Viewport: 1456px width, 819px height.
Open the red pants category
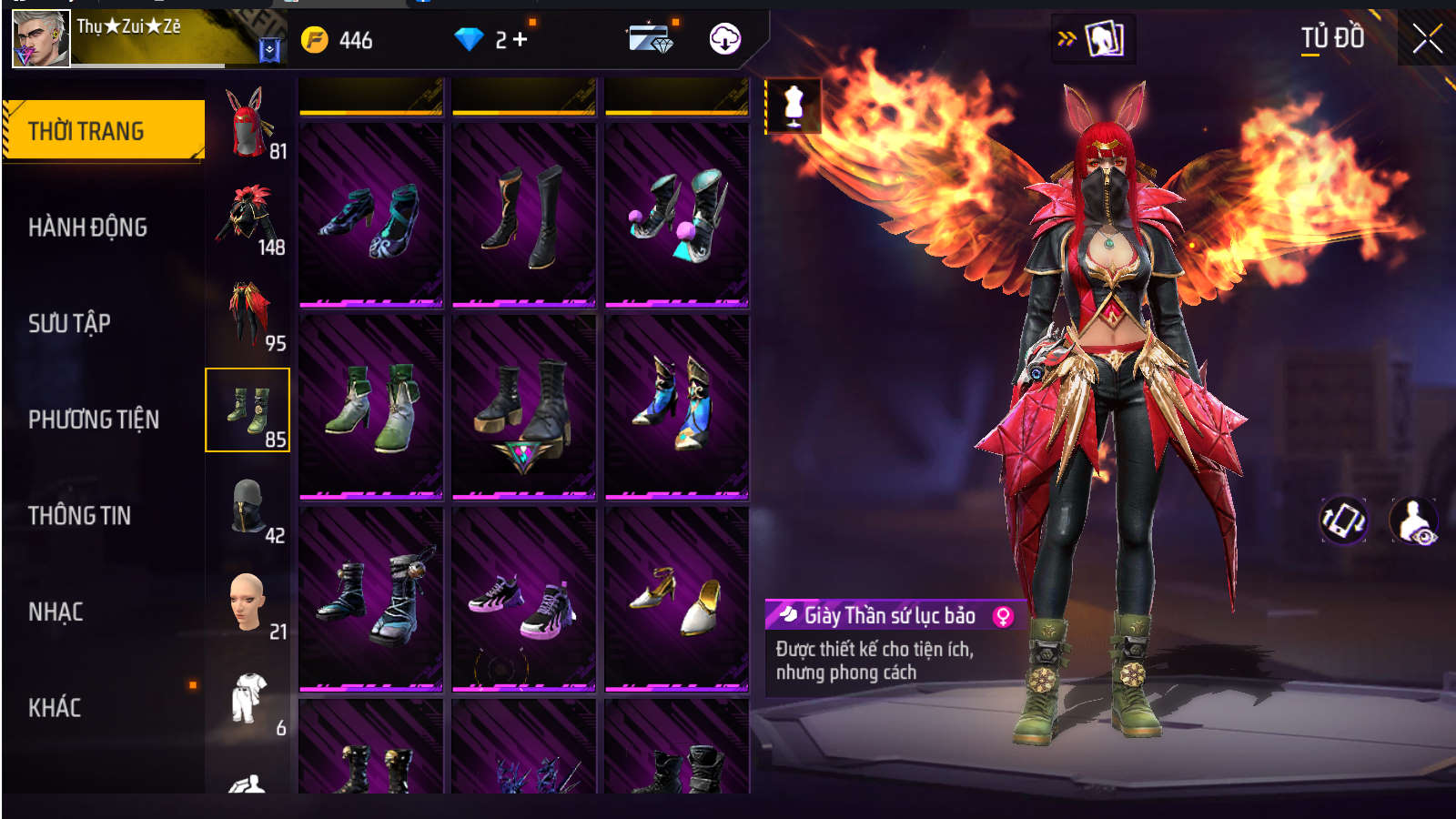coord(248,315)
